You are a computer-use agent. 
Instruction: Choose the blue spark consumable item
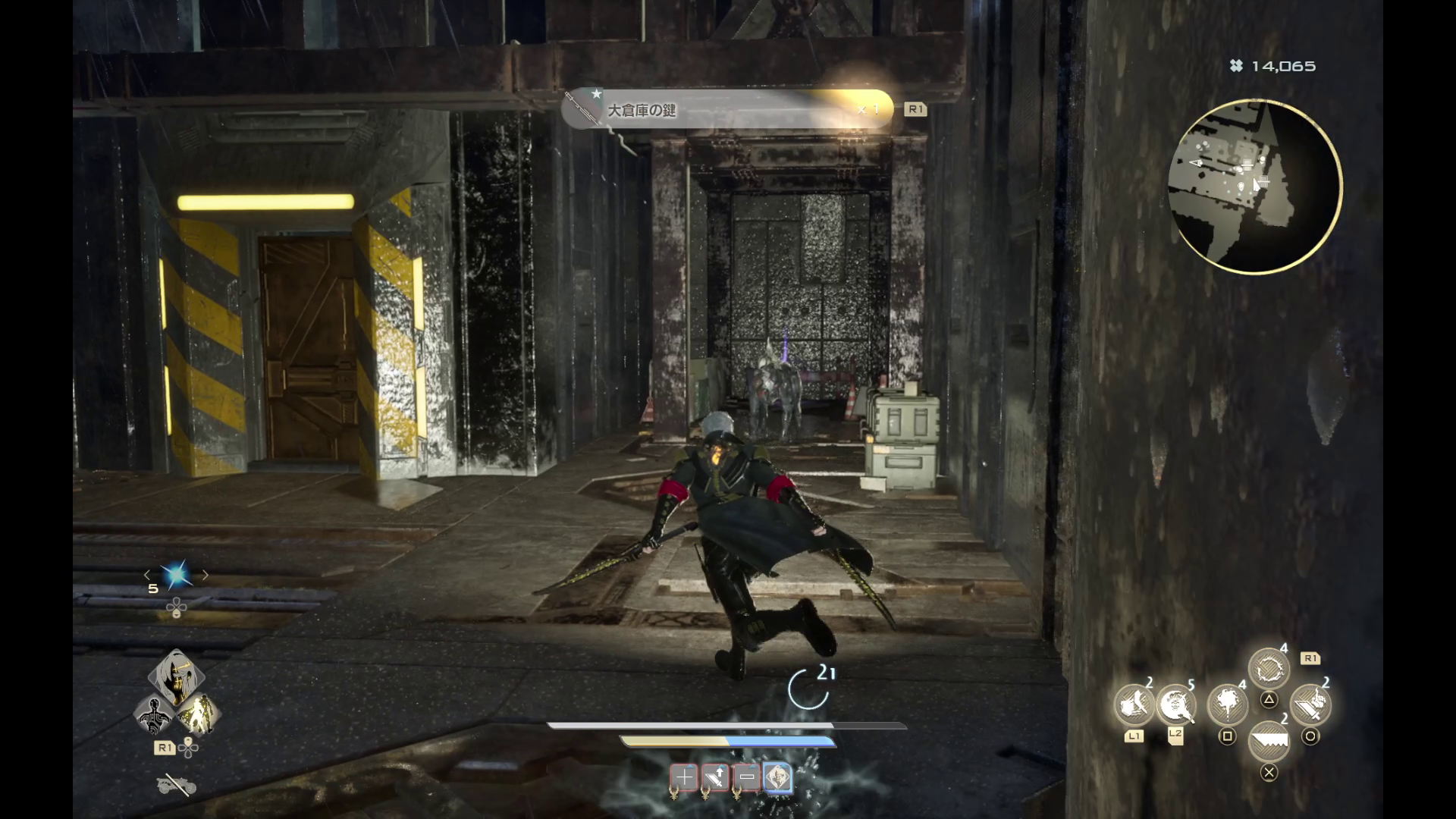[x=177, y=576]
